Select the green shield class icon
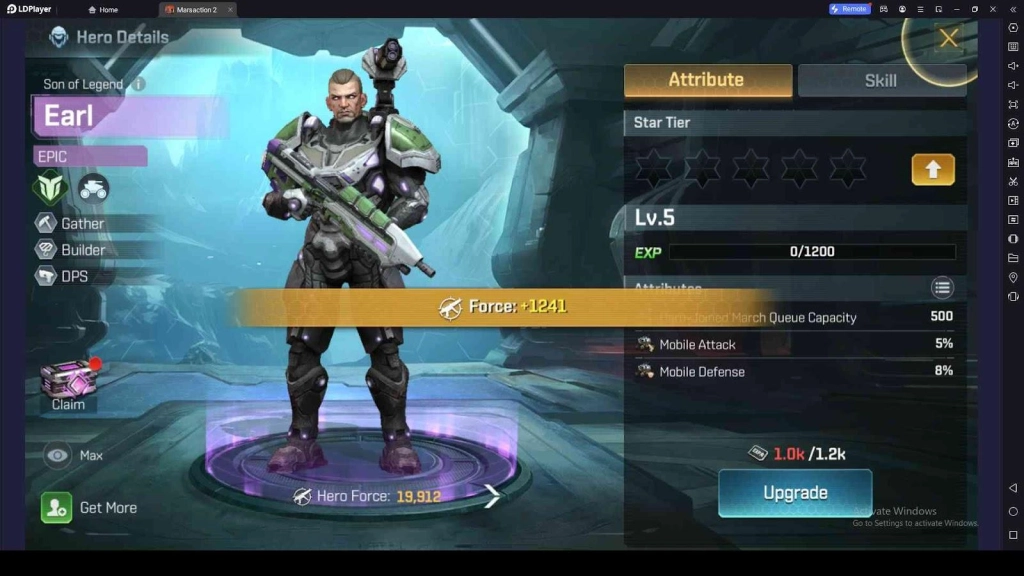1024x576 pixels. click(50, 187)
